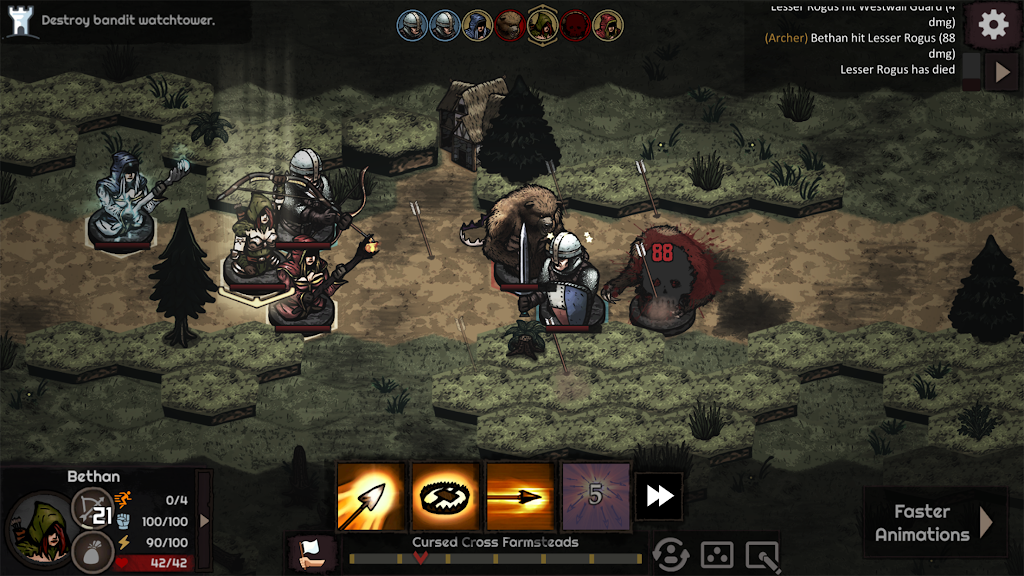1024x576 pixels.
Task: Open the settings gear menu
Action: coord(993,25)
